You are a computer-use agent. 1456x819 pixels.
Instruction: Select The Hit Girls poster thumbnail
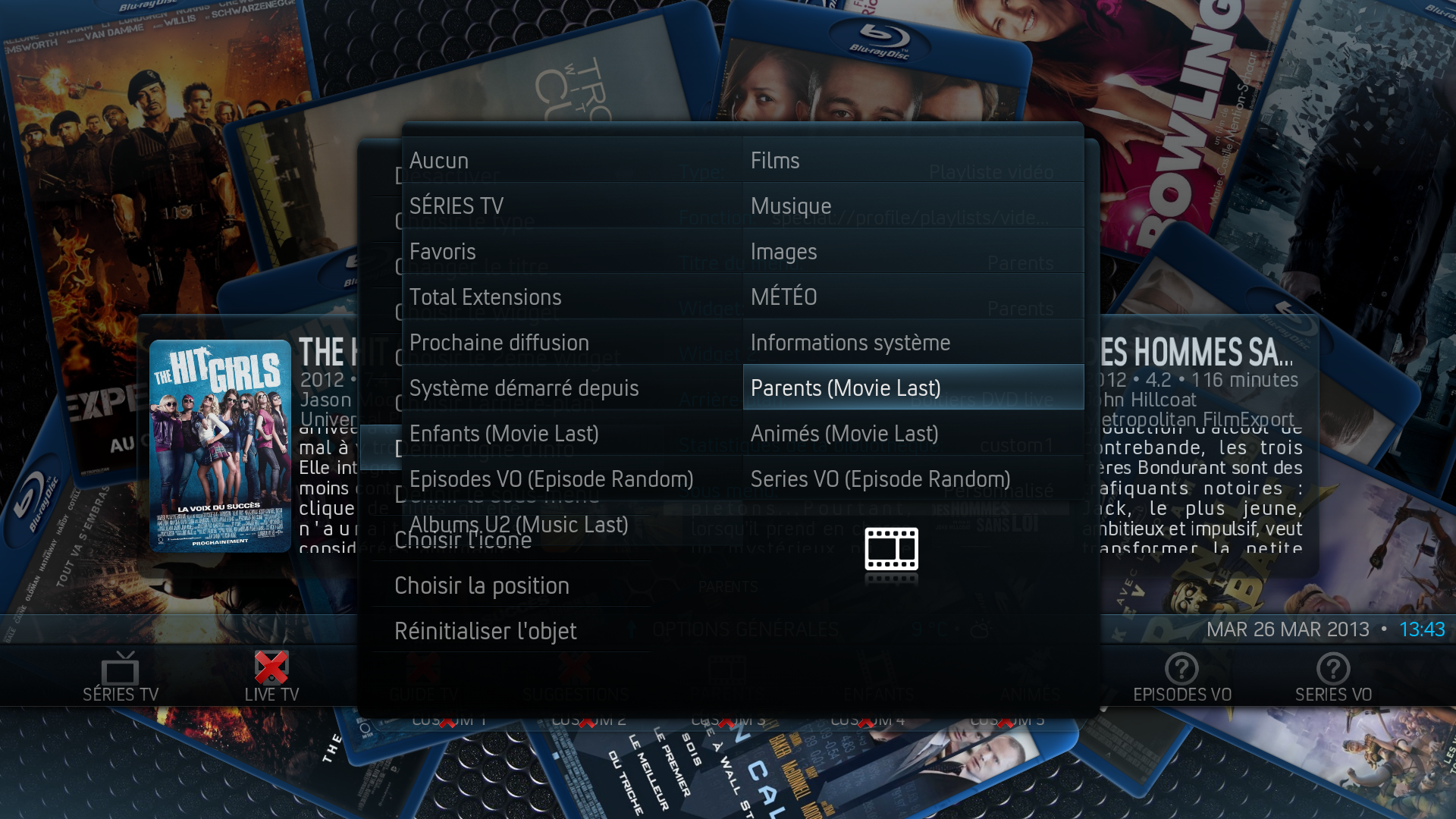pyautogui.click(x=220, y=446)
